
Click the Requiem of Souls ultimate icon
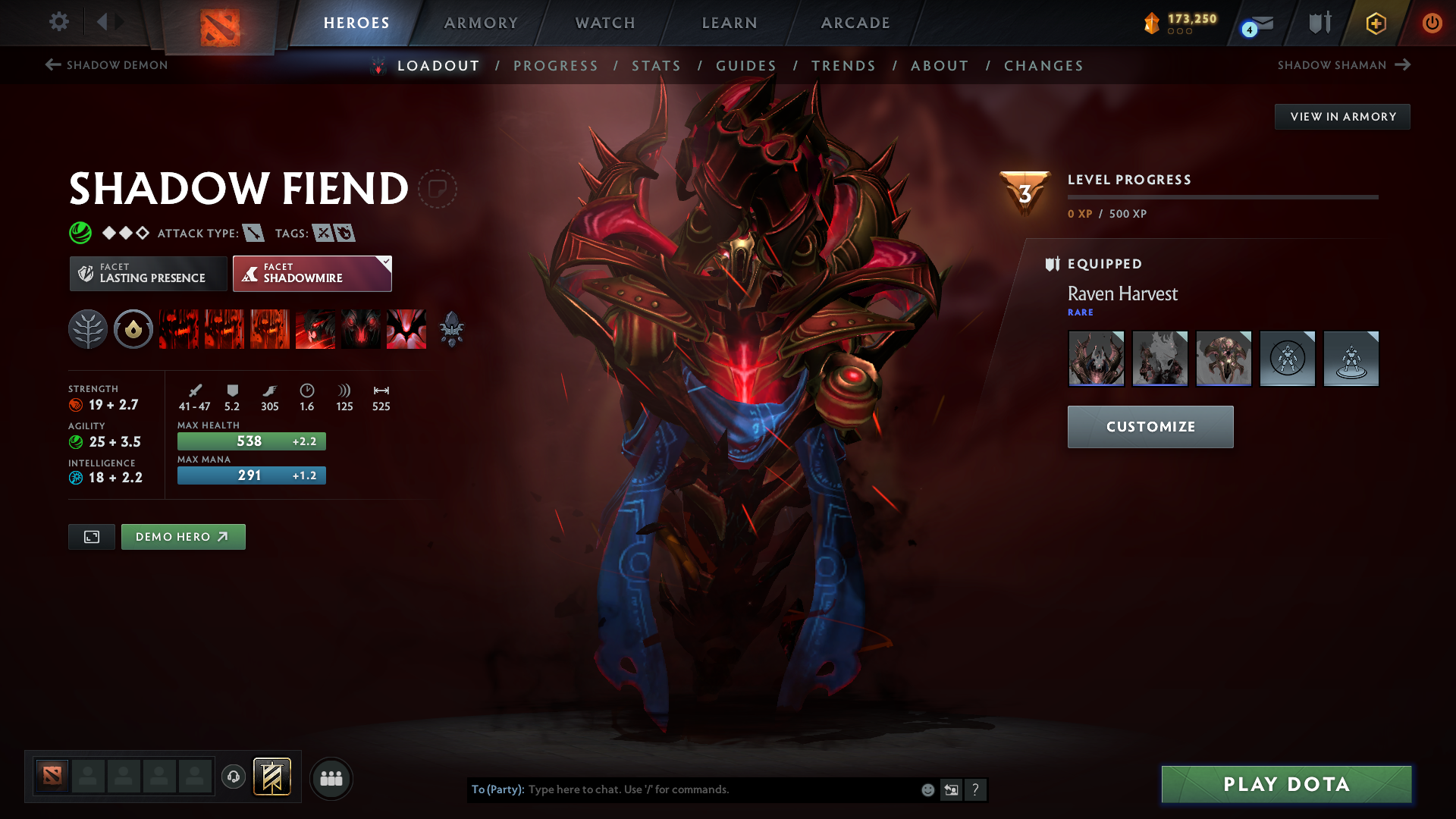point(406,329)
